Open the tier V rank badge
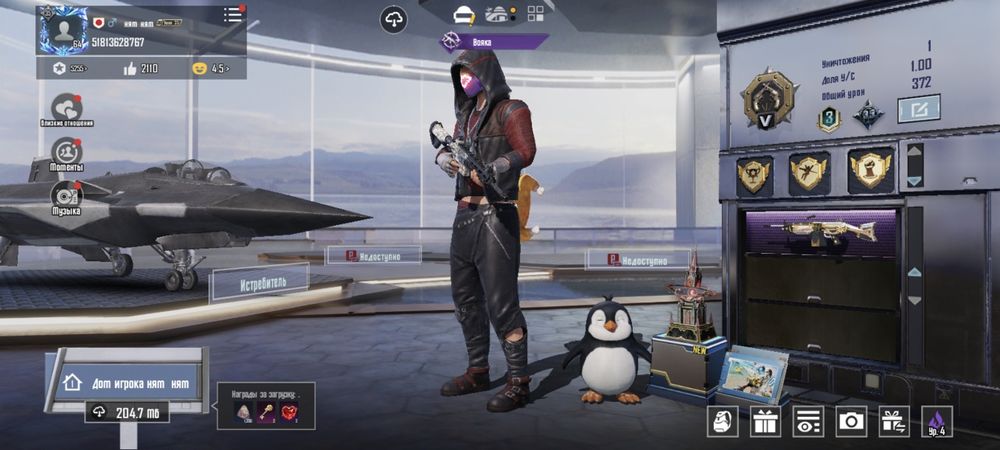 [x=769, y=99]
